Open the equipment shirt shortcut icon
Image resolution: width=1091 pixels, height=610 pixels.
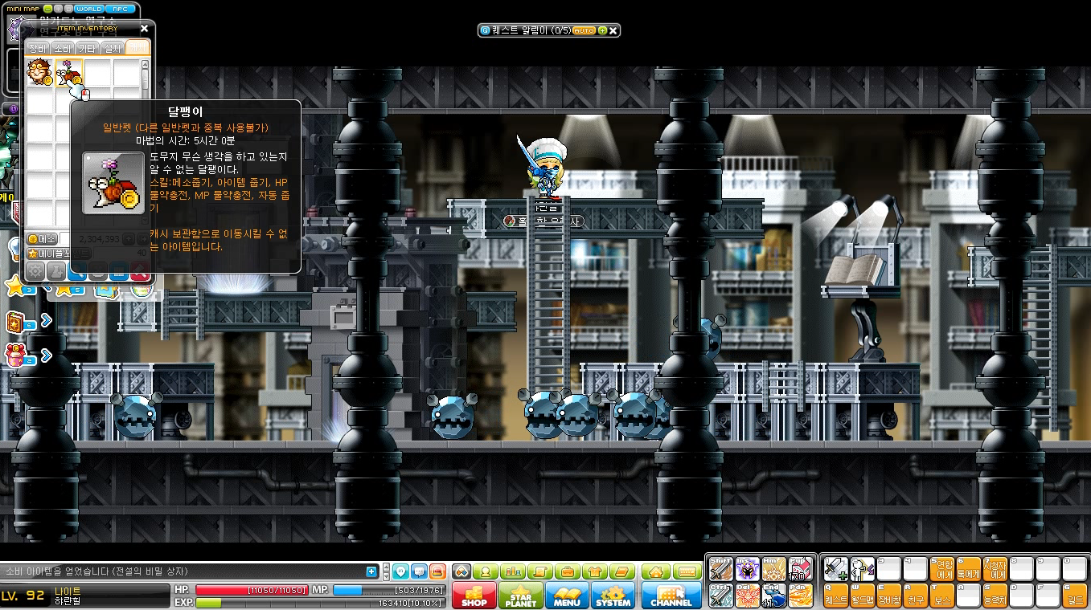pyautogui.click(x=594, y=572)
